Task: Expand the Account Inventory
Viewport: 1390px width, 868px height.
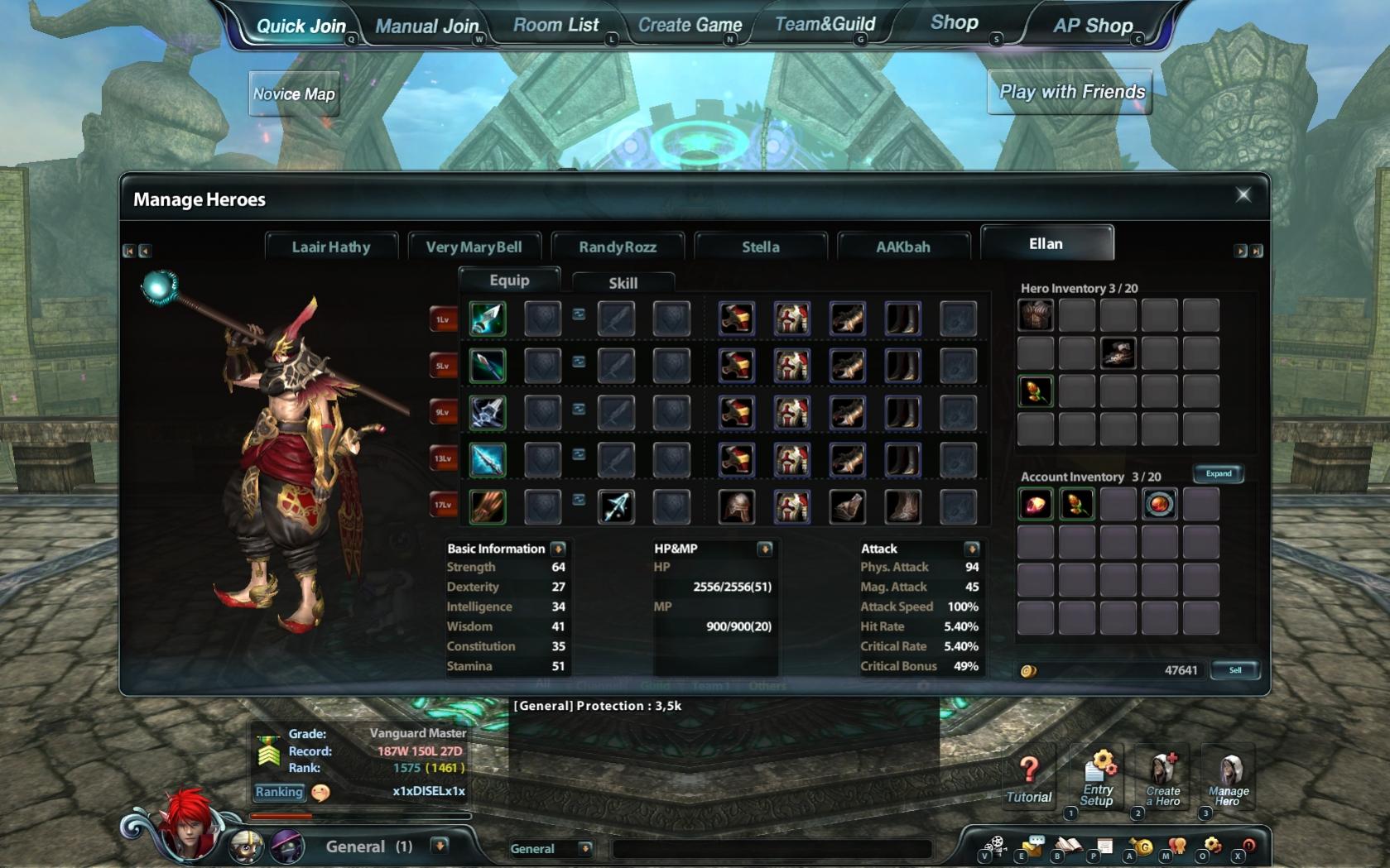Action: 1218,474
